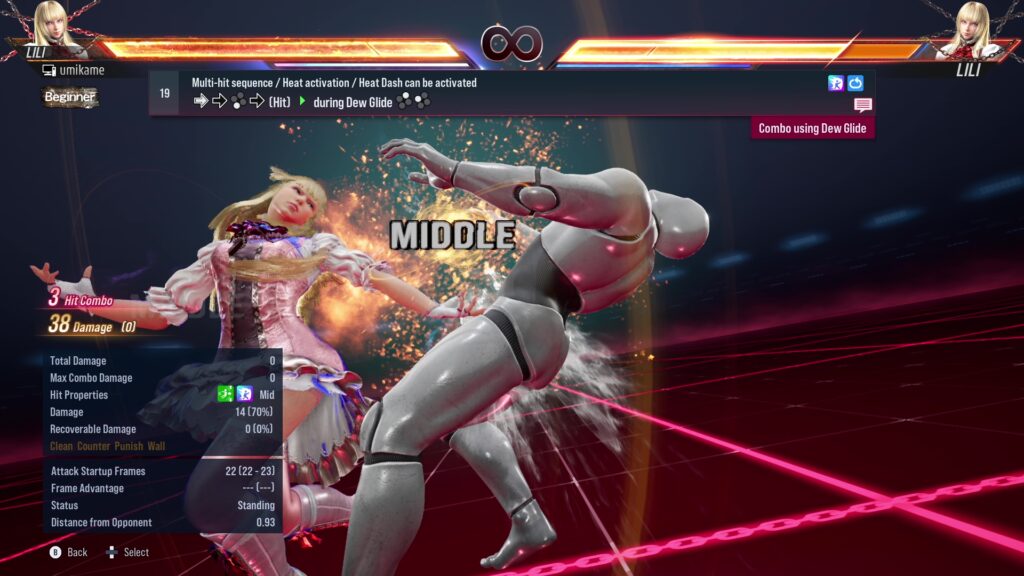
Task: Click the blue character demo icon
Action: pyautogui.click(x=836, y=83)
